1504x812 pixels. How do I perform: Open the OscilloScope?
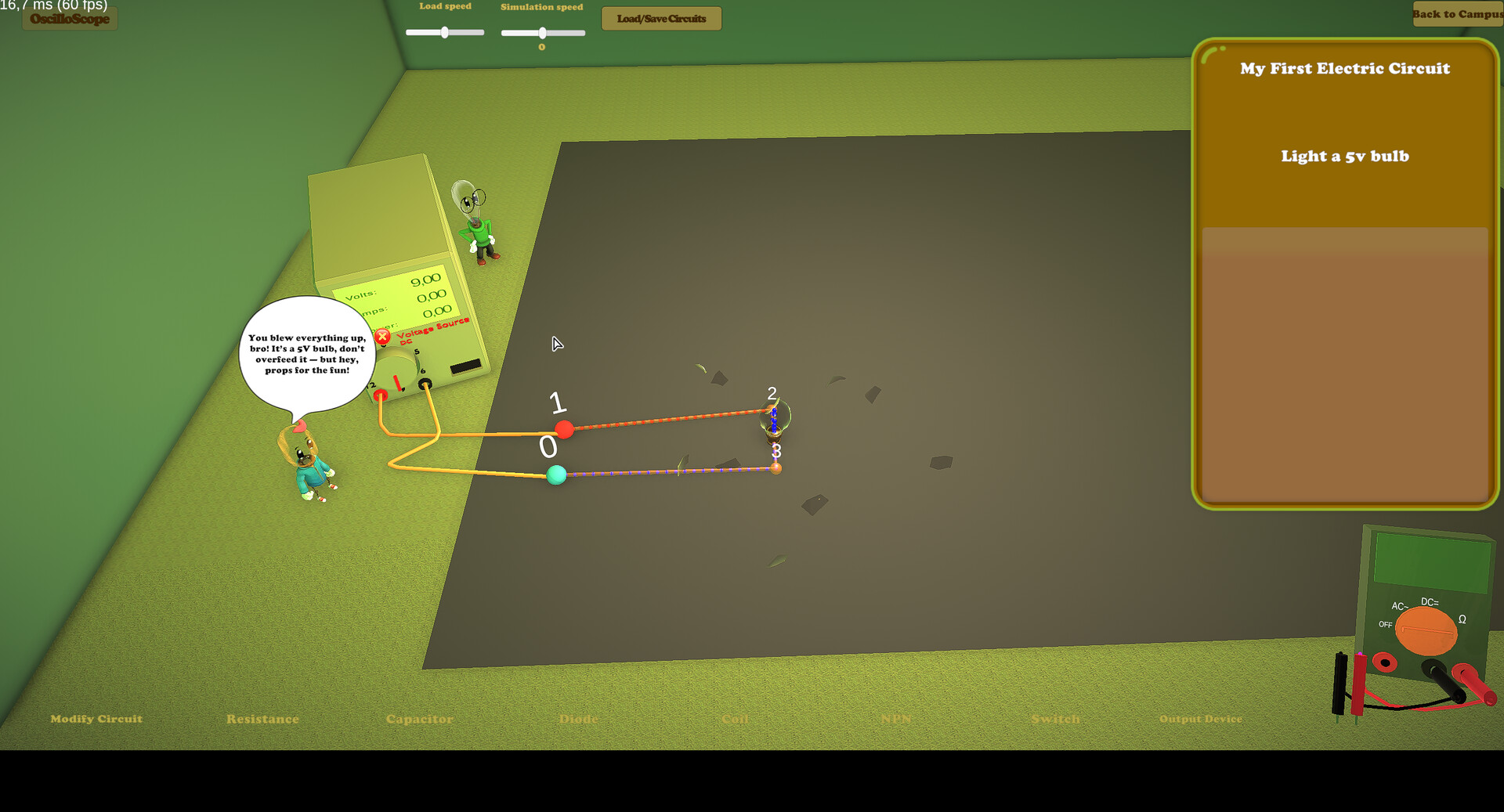(68, 19)
